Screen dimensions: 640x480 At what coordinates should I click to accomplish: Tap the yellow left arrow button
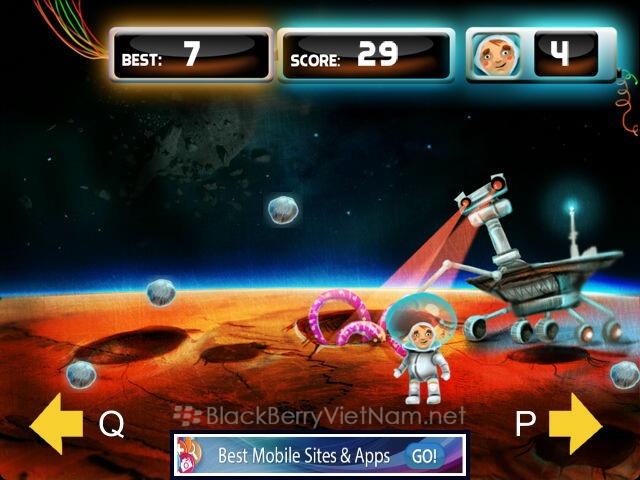pyautogui.click(x=56, y=424)
